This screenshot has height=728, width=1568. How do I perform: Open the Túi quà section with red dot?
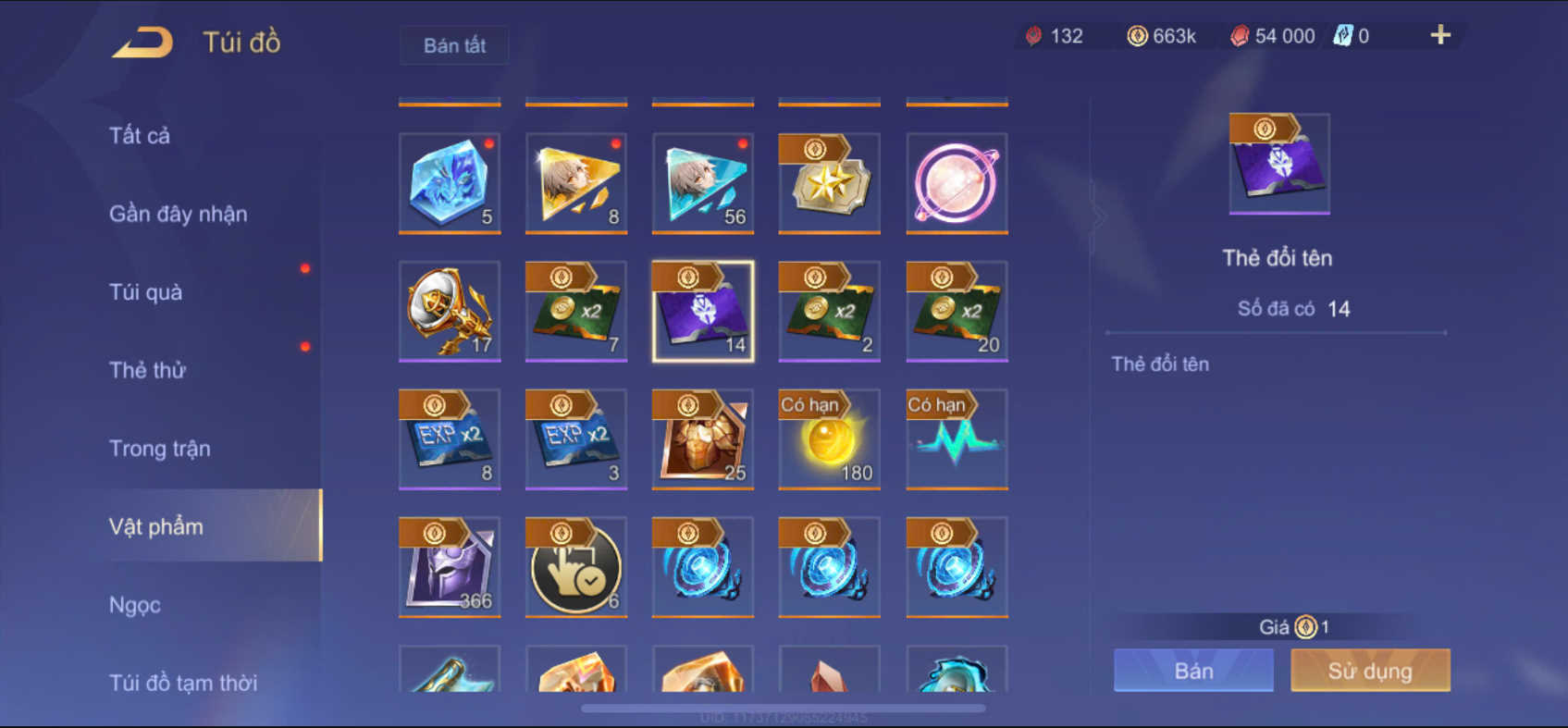[144, 291]
